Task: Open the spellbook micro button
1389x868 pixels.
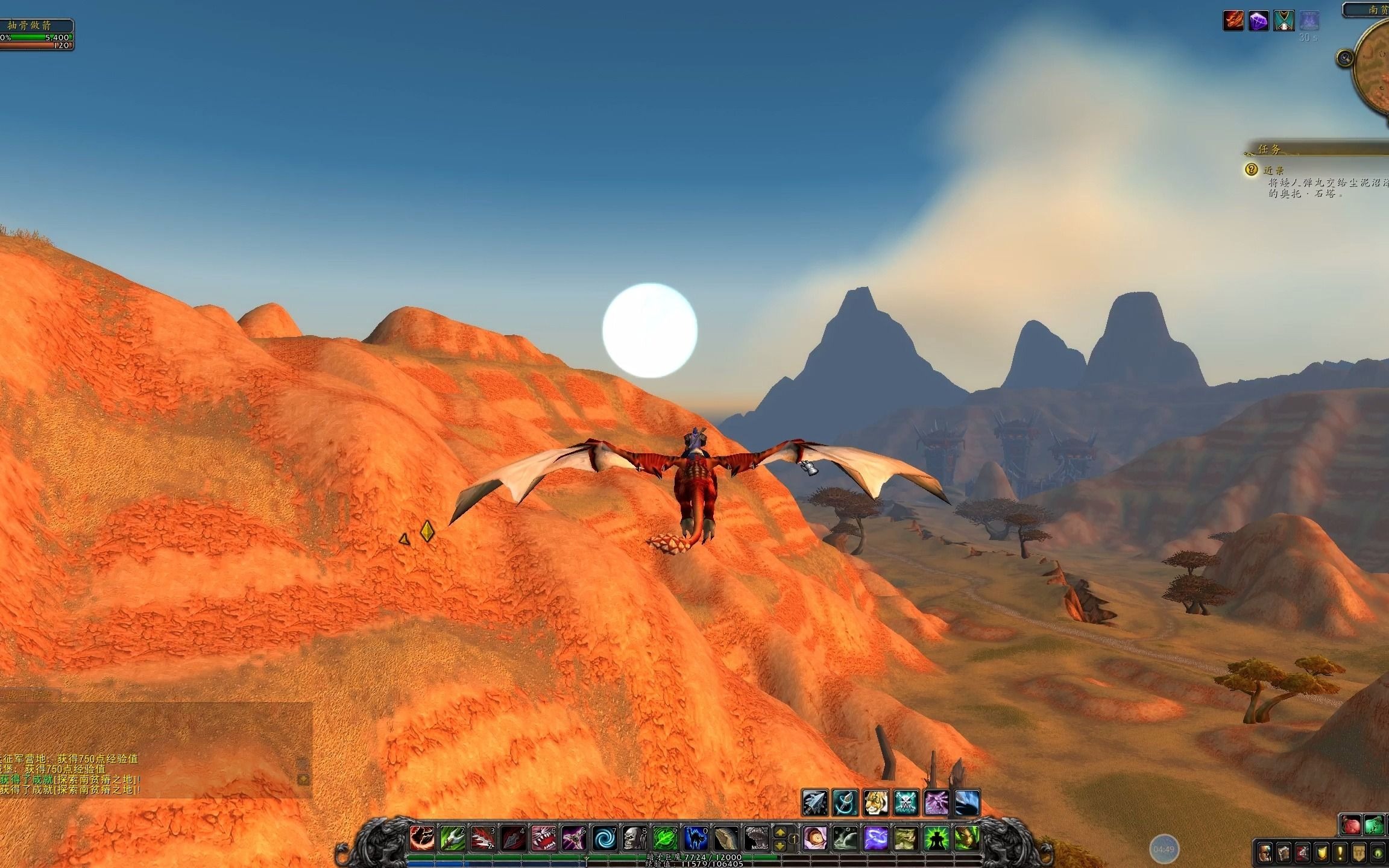Action: click(1283, 853)
